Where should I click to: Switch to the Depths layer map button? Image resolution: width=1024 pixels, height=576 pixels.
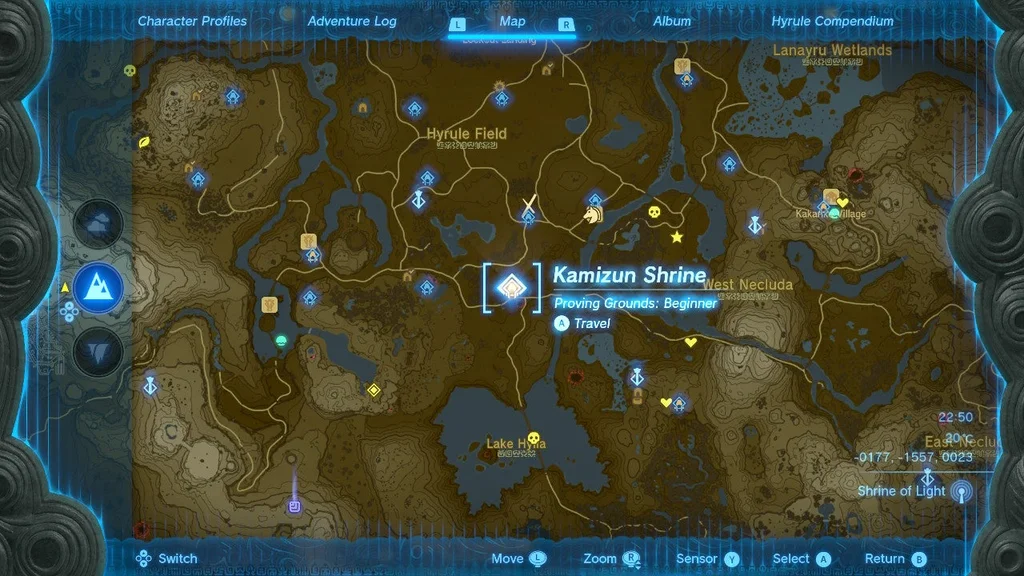(98, 352)
